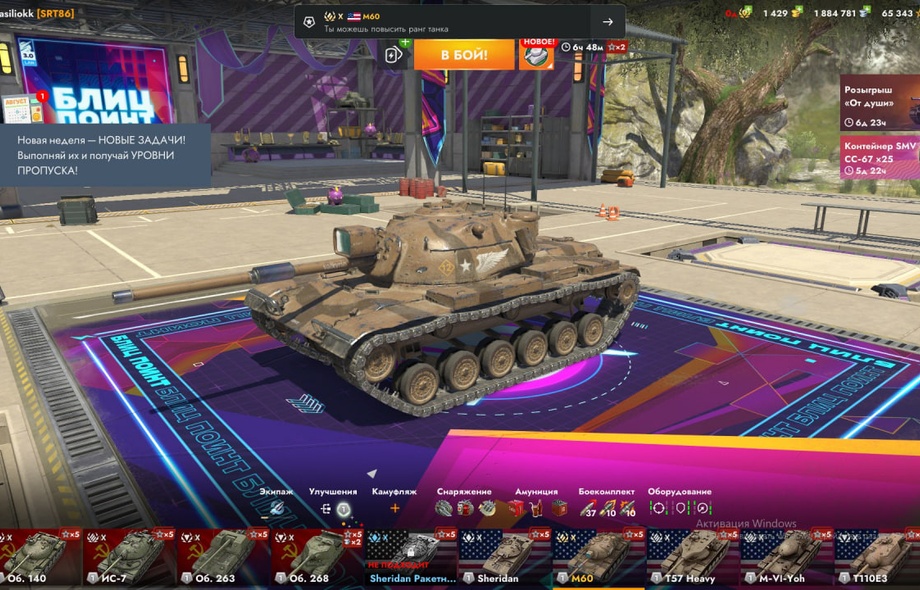Open the Оборудование equipment slots
Viewport: 920px width, 590px height.
[679, 508]
